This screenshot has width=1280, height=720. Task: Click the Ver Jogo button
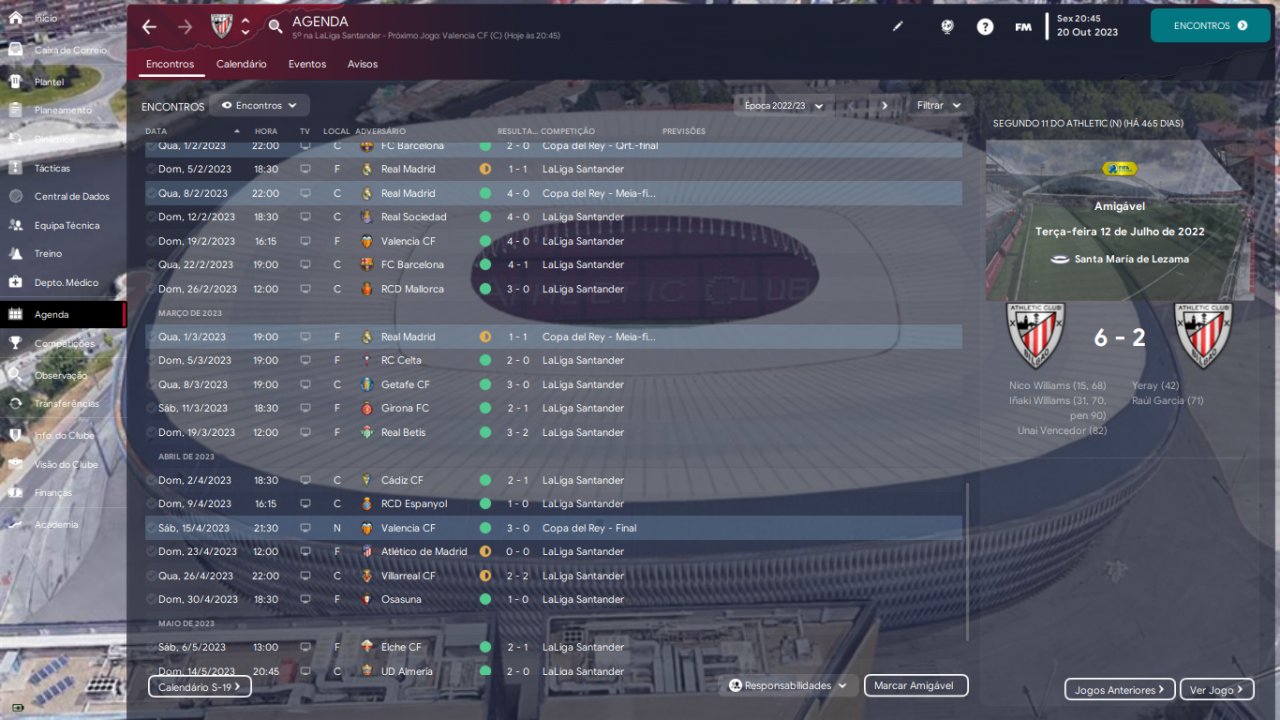(x=1216, y=690)
